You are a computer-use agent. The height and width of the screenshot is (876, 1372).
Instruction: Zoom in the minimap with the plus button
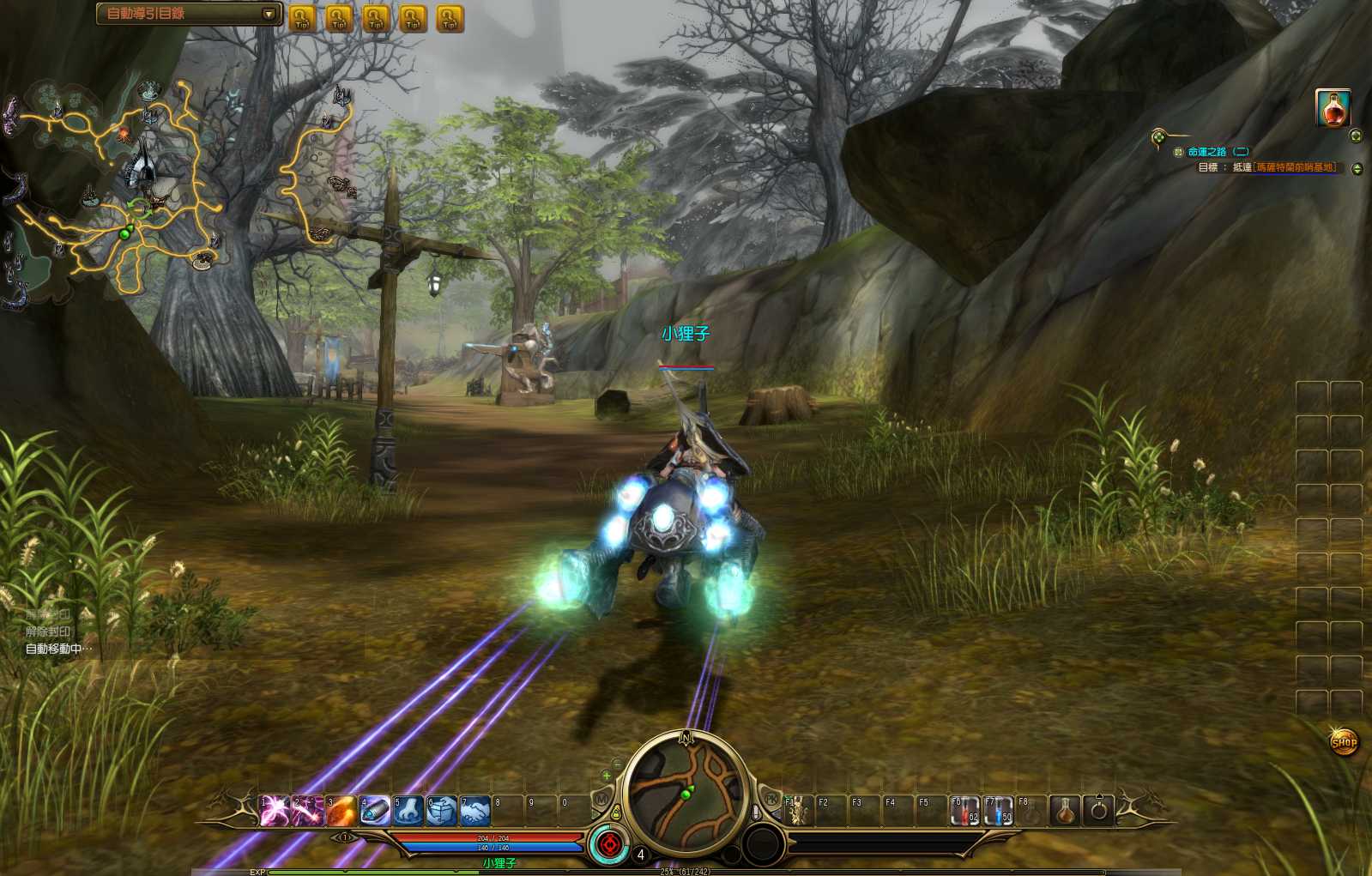point(607,776)
